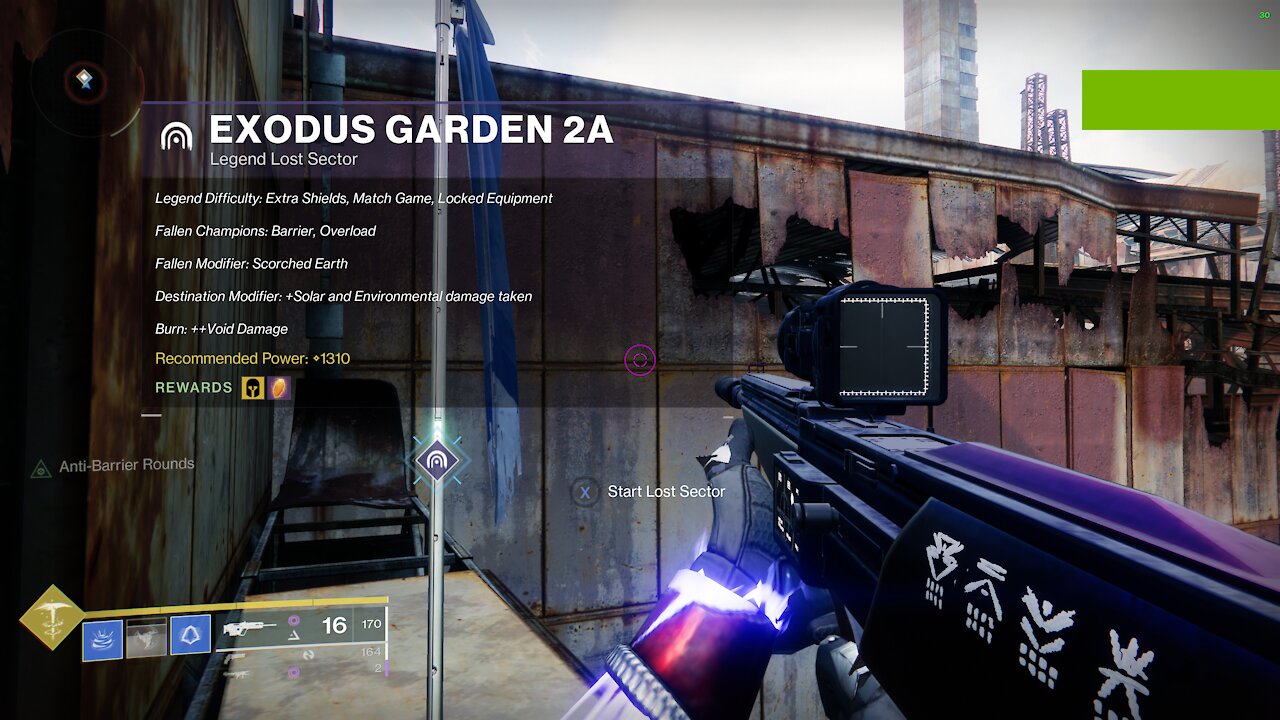Click the sidearm weapon slot icon

pos(233,658)
